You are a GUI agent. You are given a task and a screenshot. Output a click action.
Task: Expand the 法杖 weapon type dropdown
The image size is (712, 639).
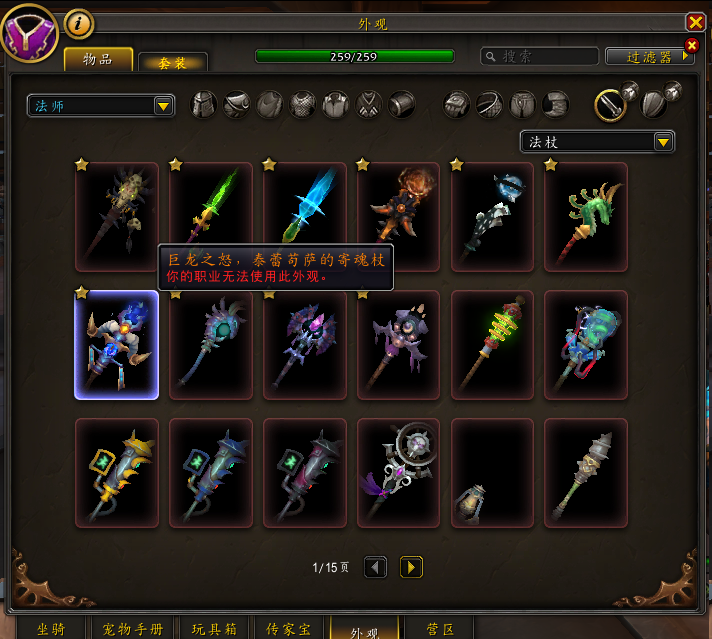[597, 142]
